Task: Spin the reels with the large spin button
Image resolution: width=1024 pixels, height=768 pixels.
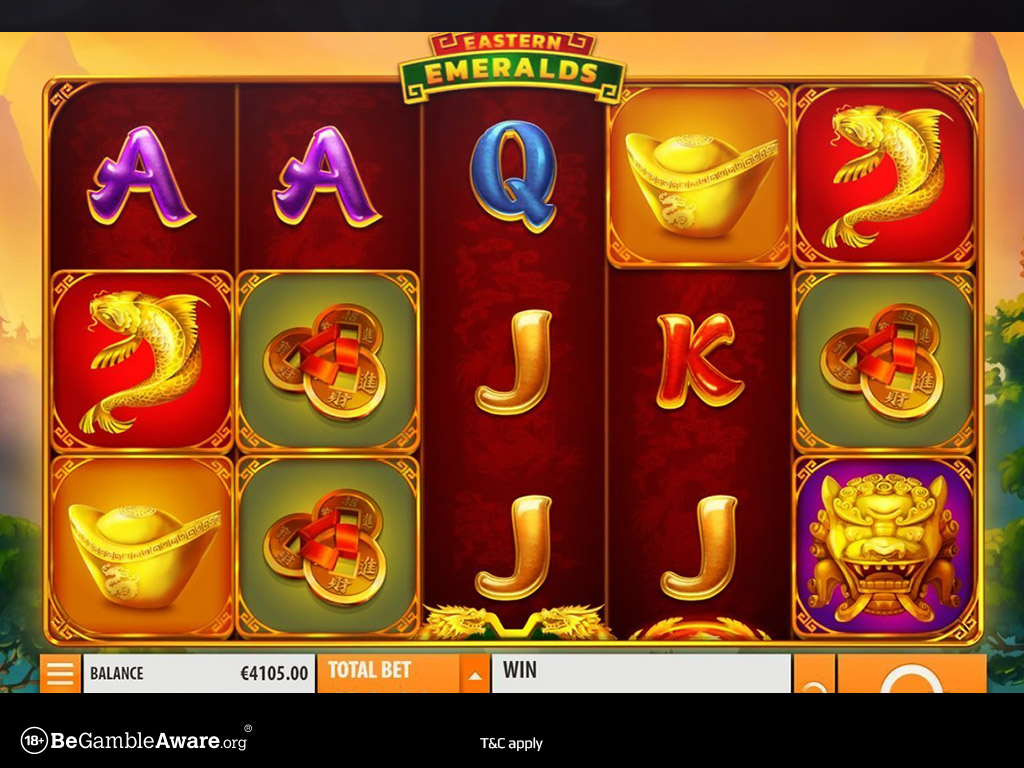Action: point(910,677)
